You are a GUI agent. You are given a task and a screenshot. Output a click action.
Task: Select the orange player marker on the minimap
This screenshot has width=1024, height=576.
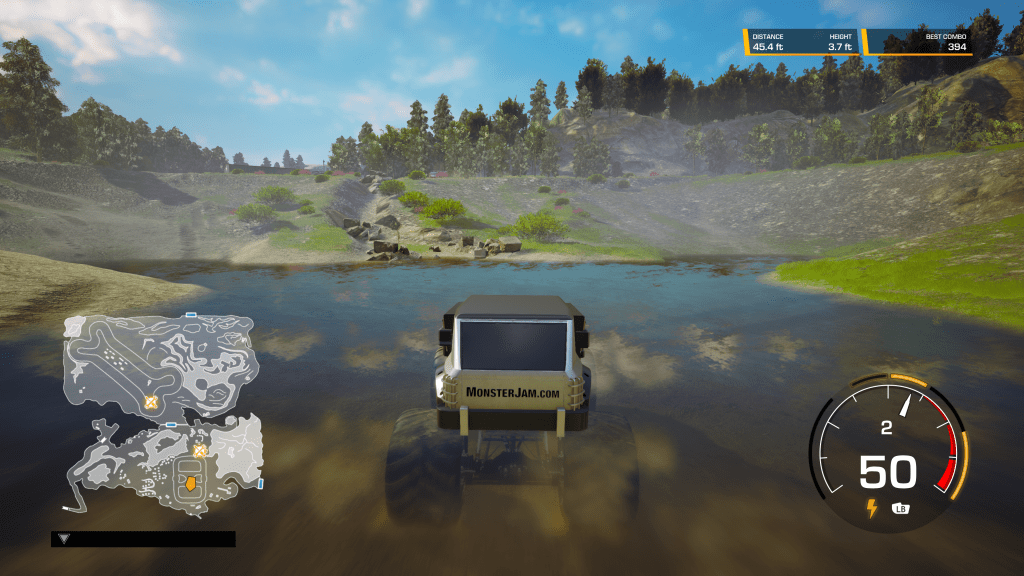[188, 485]
